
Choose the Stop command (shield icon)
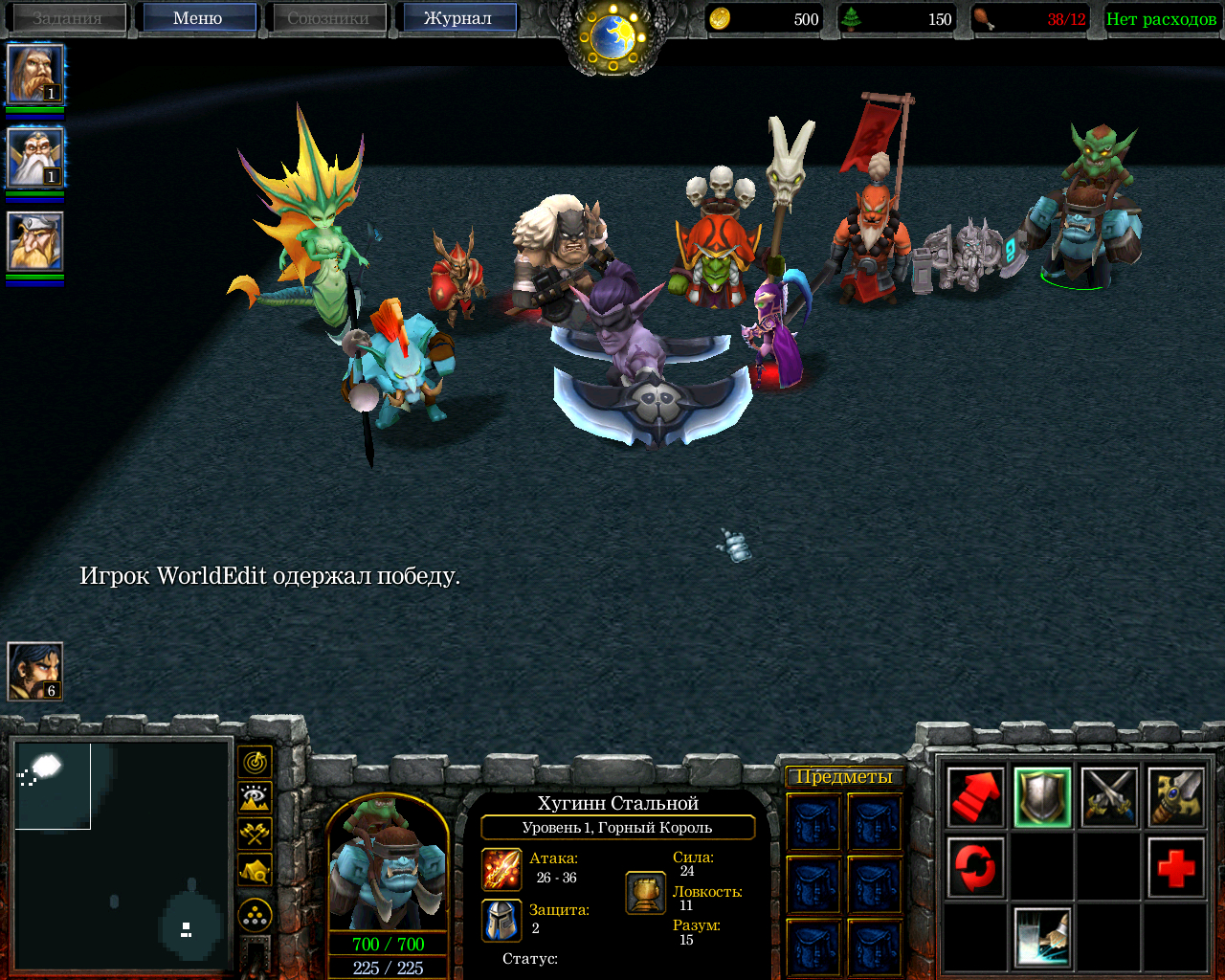pos(1042,797)
